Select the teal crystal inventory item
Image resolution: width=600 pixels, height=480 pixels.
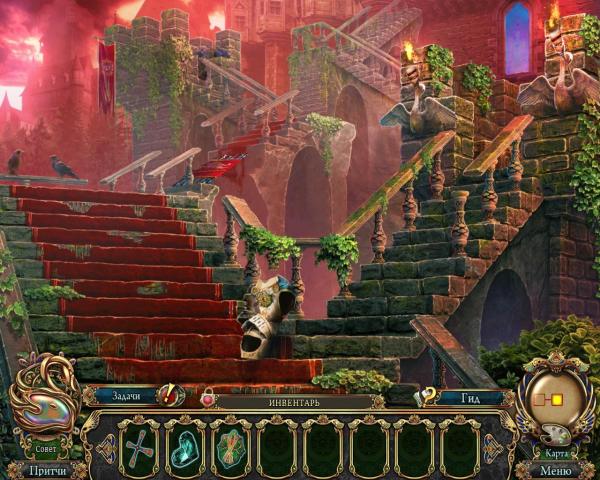[x=185, y=447]
